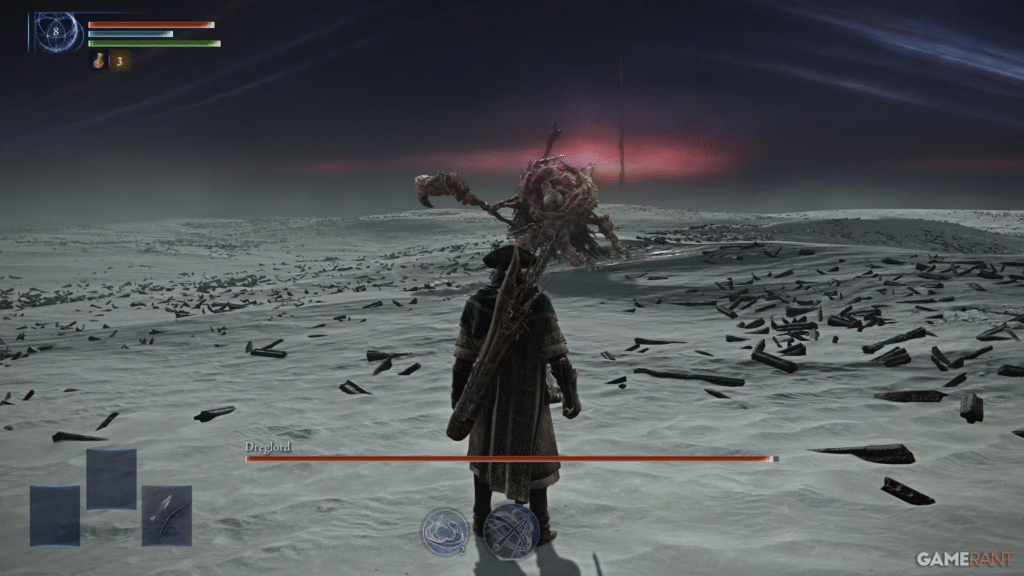The image size is (1024, 576).
Task: Use the red flask item icon
Action: click(99, 61)
